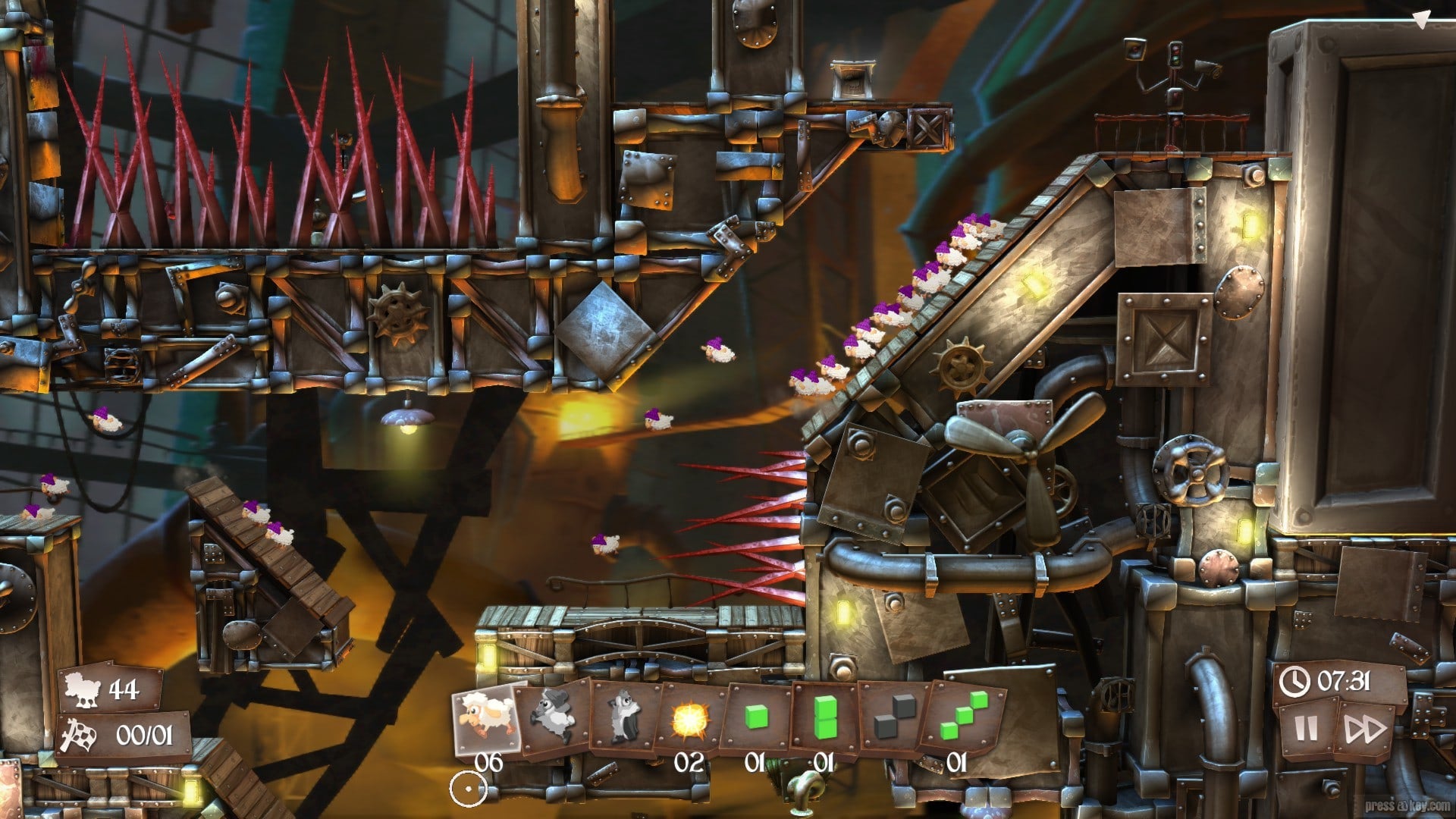Viewport: 1456px width, 819px height.
Task: Select the grey diagonal two-block tool
Action: pyautogui.click(x=891, y=717)
